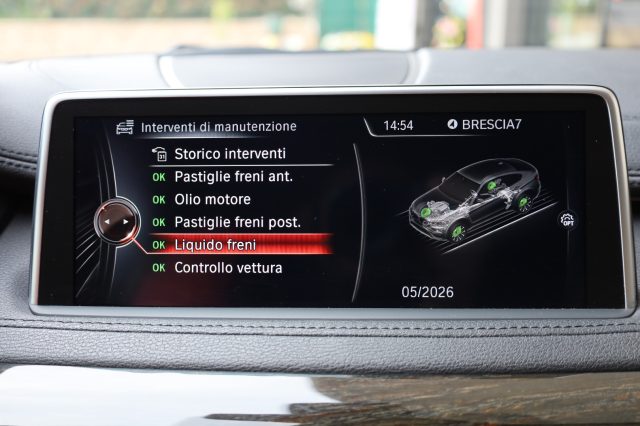Open the OPT options icon
640x426 pixels.
[x=568, y=219]
